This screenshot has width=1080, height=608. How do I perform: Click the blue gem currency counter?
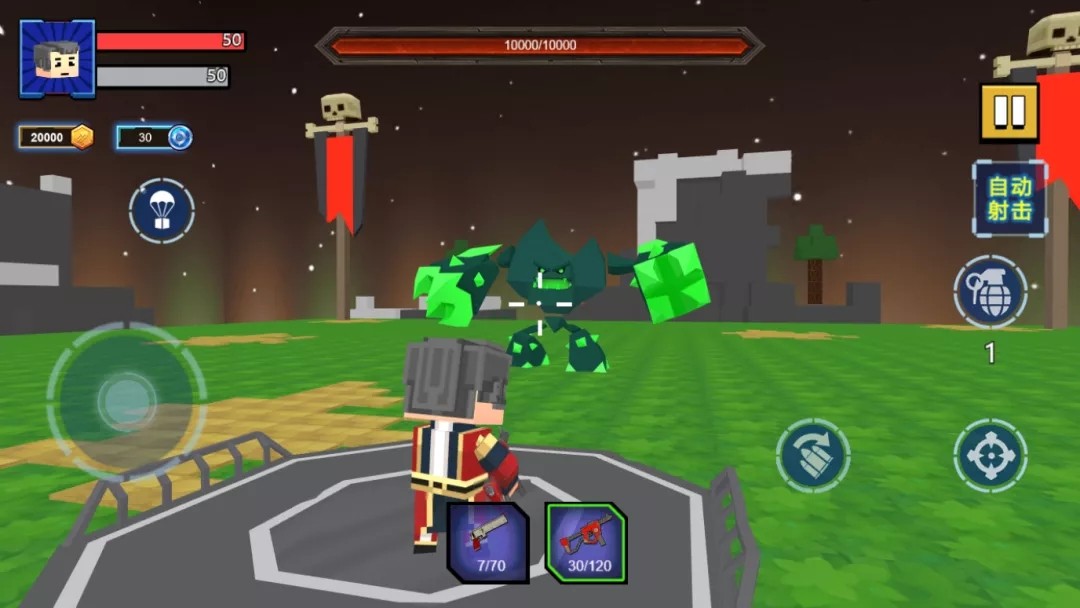[x=154, y=137]
